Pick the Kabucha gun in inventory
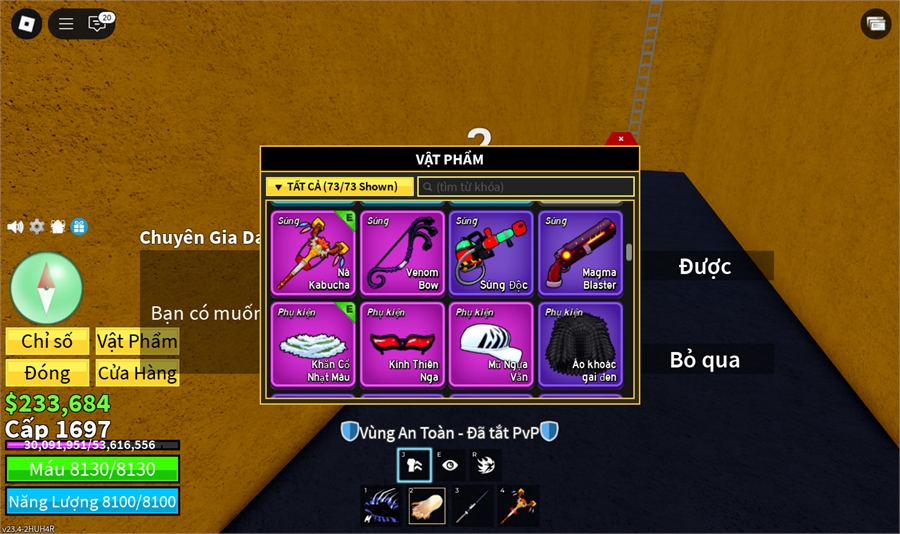Screen dimensions: 900x534 point(314,253)
